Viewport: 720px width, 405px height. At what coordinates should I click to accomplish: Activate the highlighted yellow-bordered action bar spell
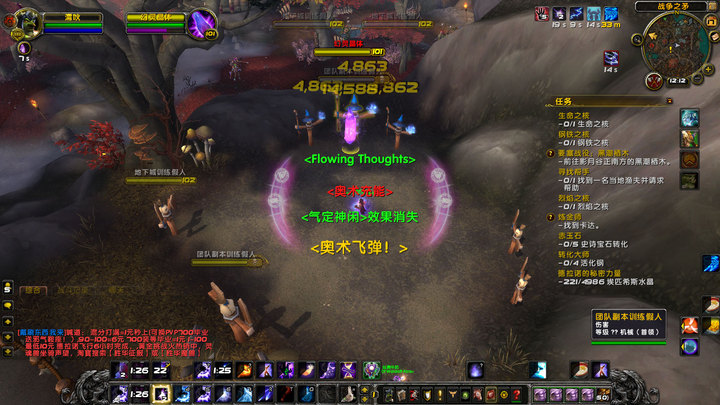162,393
